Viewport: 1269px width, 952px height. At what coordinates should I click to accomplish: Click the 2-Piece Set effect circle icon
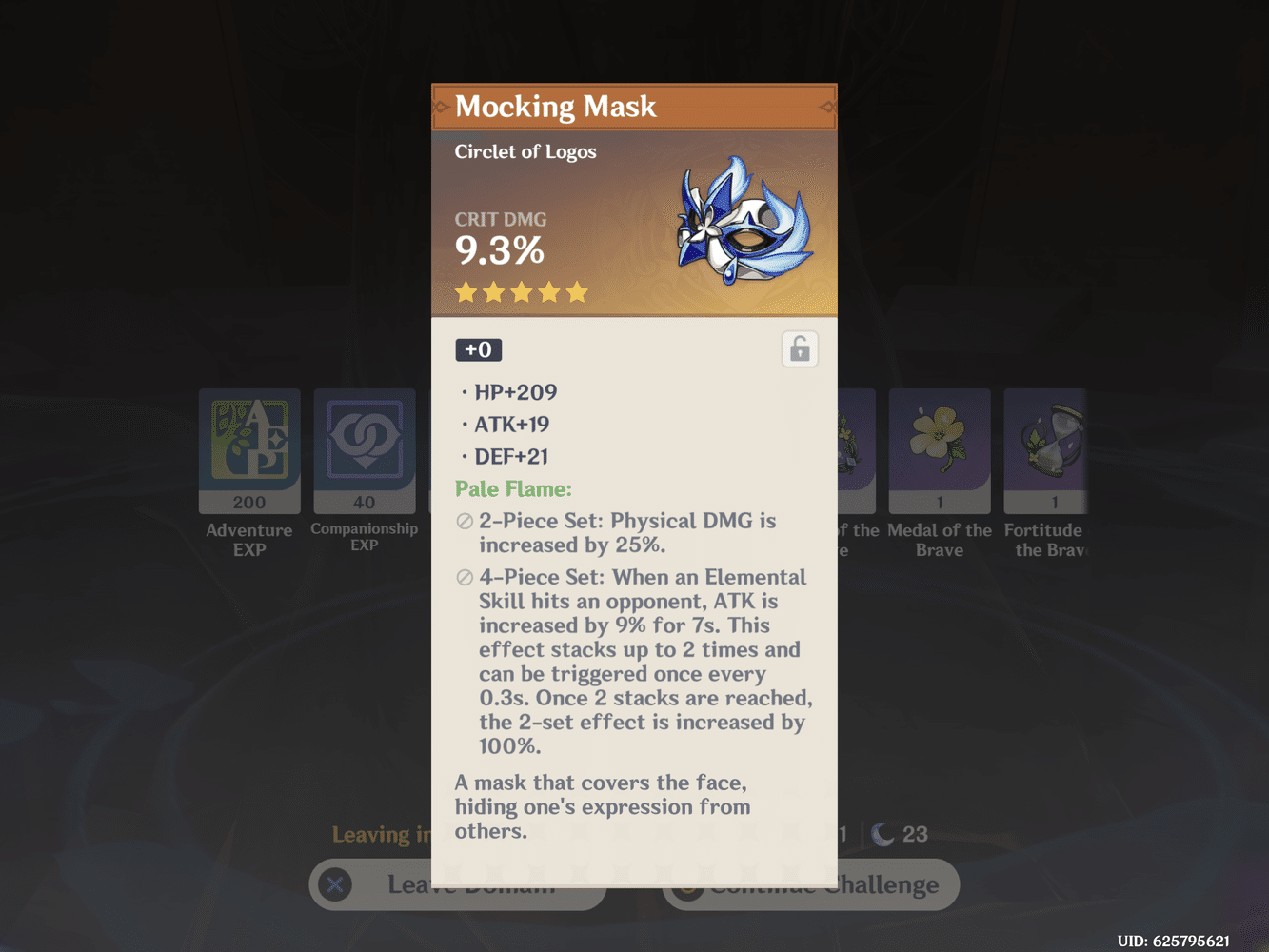coord(464,522)
